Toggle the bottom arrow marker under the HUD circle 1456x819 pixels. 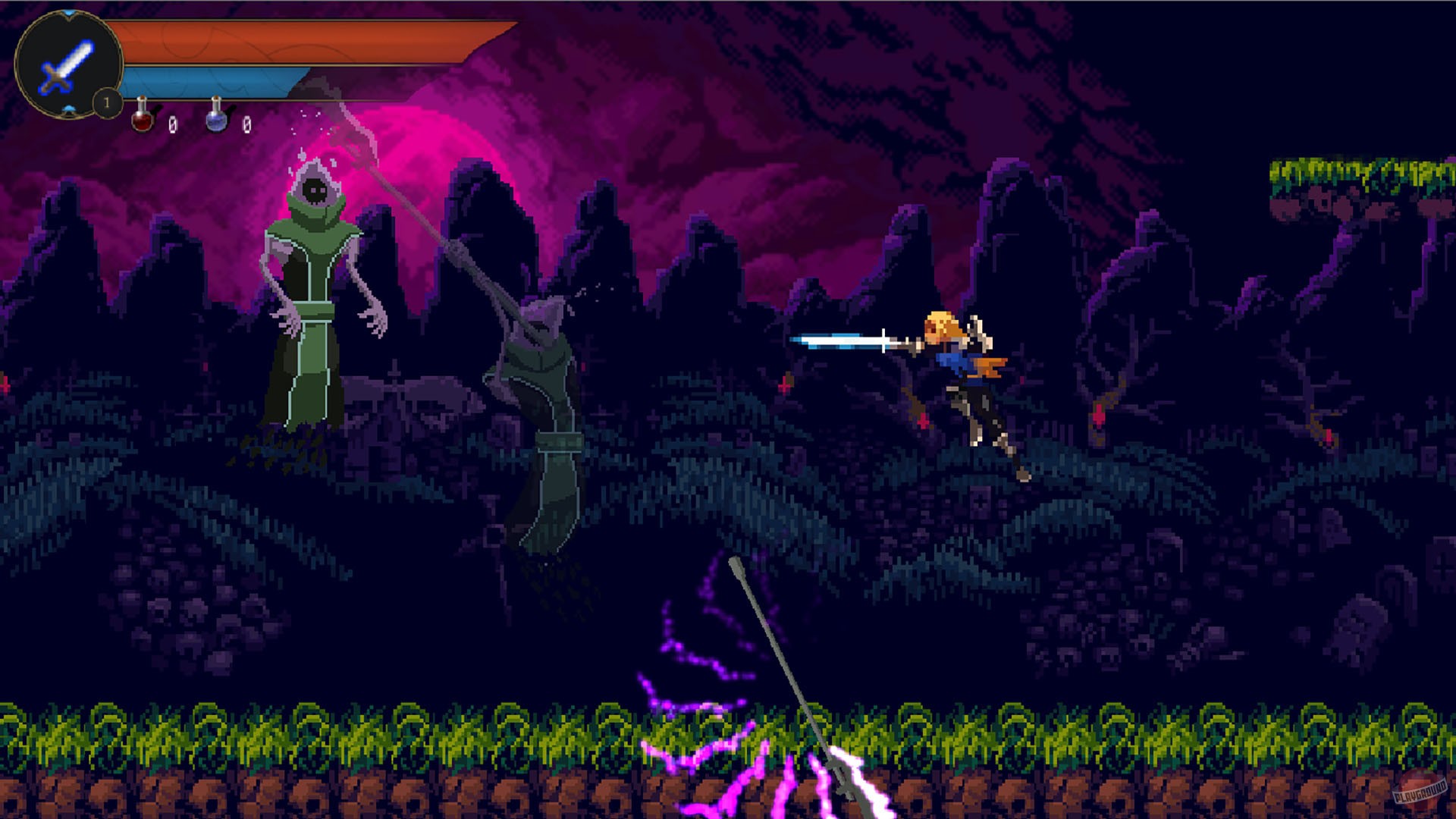(68, 110)
